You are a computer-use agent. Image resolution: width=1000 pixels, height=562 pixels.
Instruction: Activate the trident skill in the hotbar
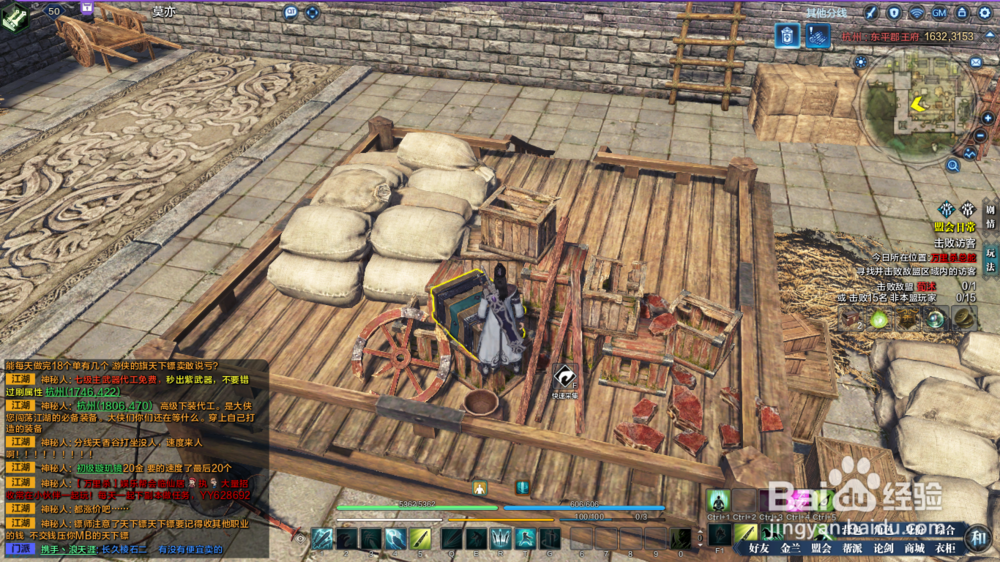(x=499, y=538)
